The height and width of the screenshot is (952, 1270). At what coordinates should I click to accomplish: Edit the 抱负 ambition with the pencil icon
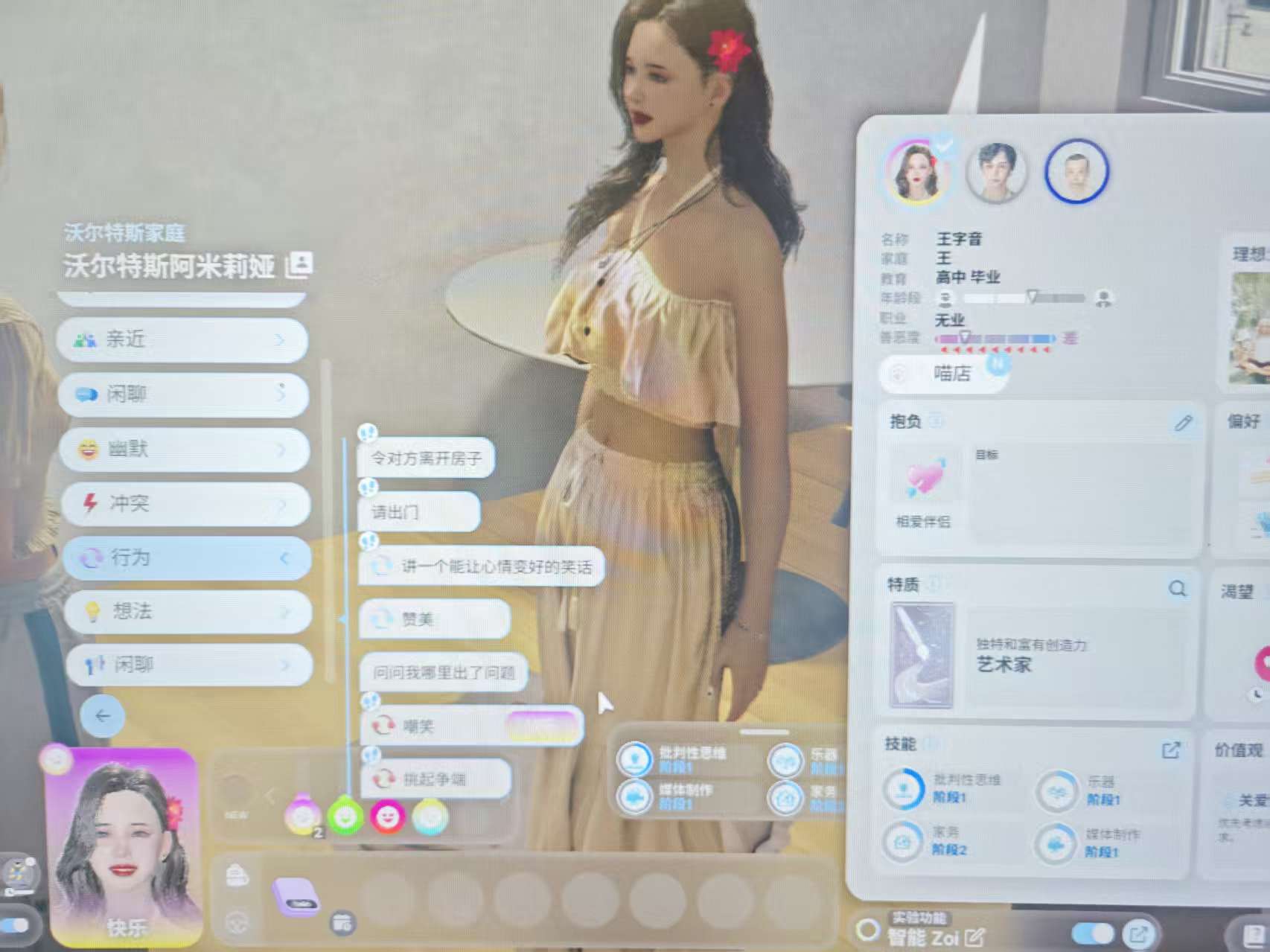[1183, 424]
